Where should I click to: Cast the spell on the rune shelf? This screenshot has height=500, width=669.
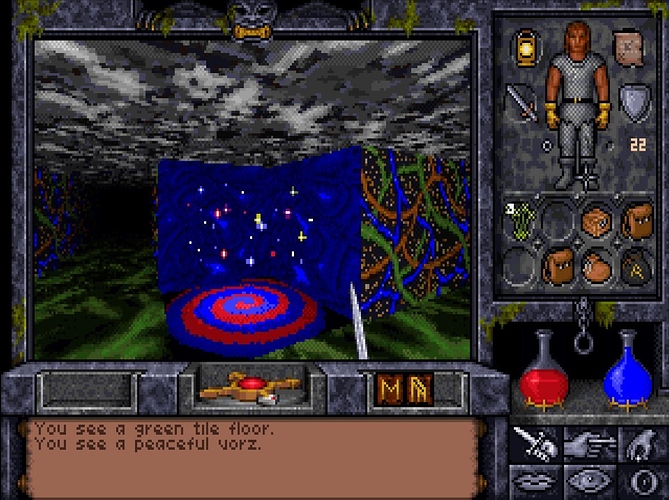click(401, 389)
